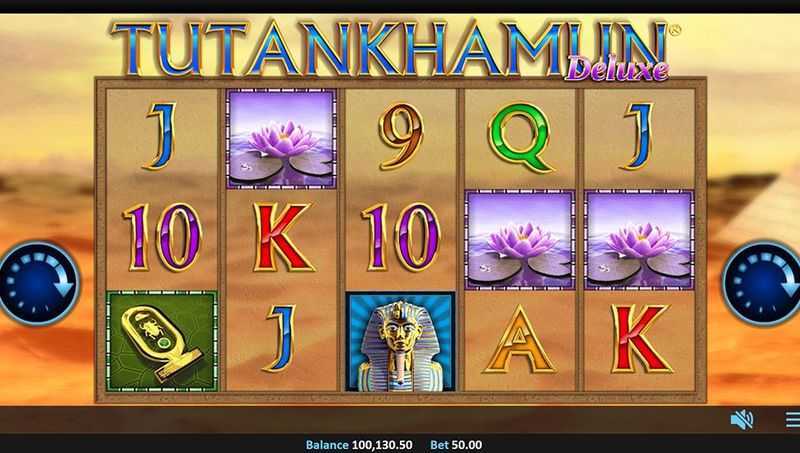
Task: Open the hamburger menu
Action: [792, 419]
